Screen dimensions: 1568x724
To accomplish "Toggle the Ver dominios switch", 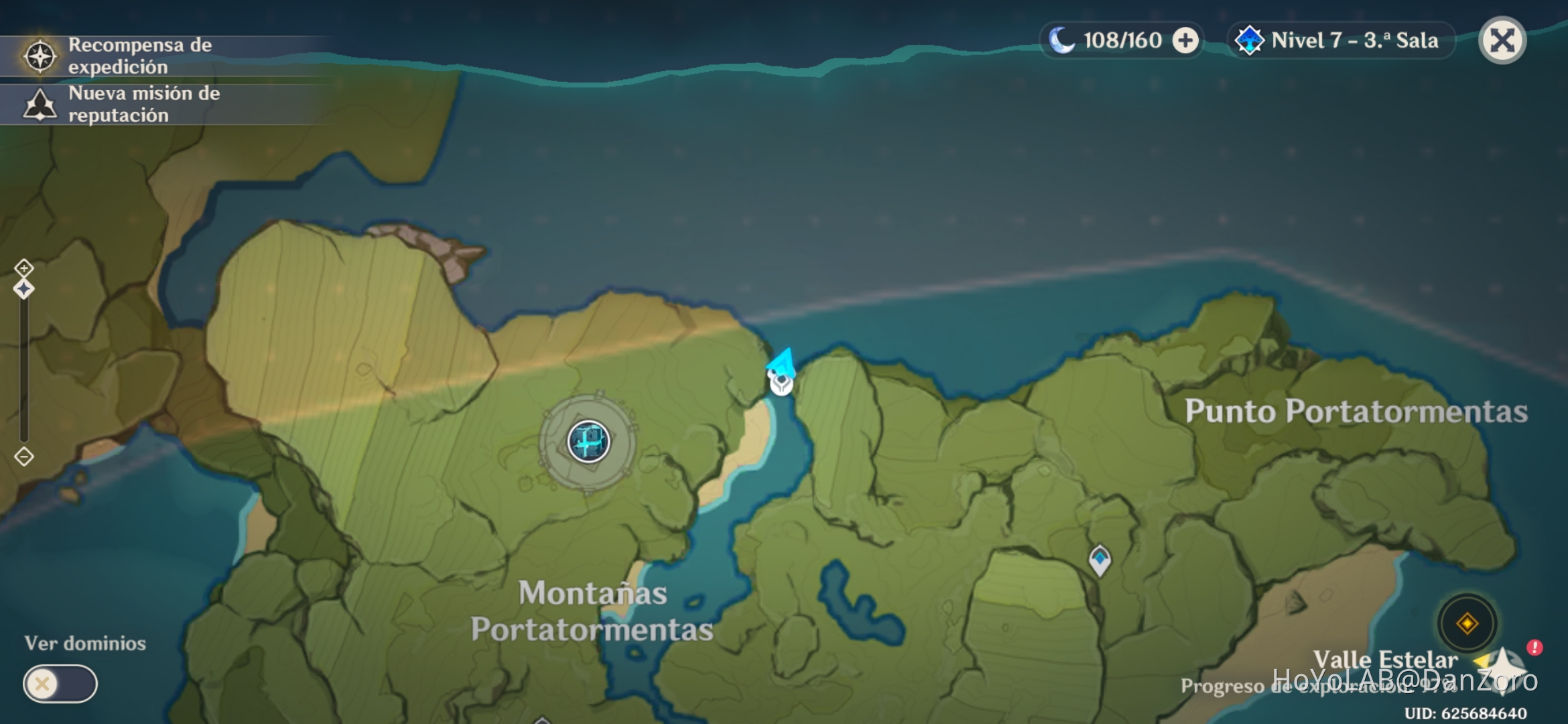I will (60, 684).
